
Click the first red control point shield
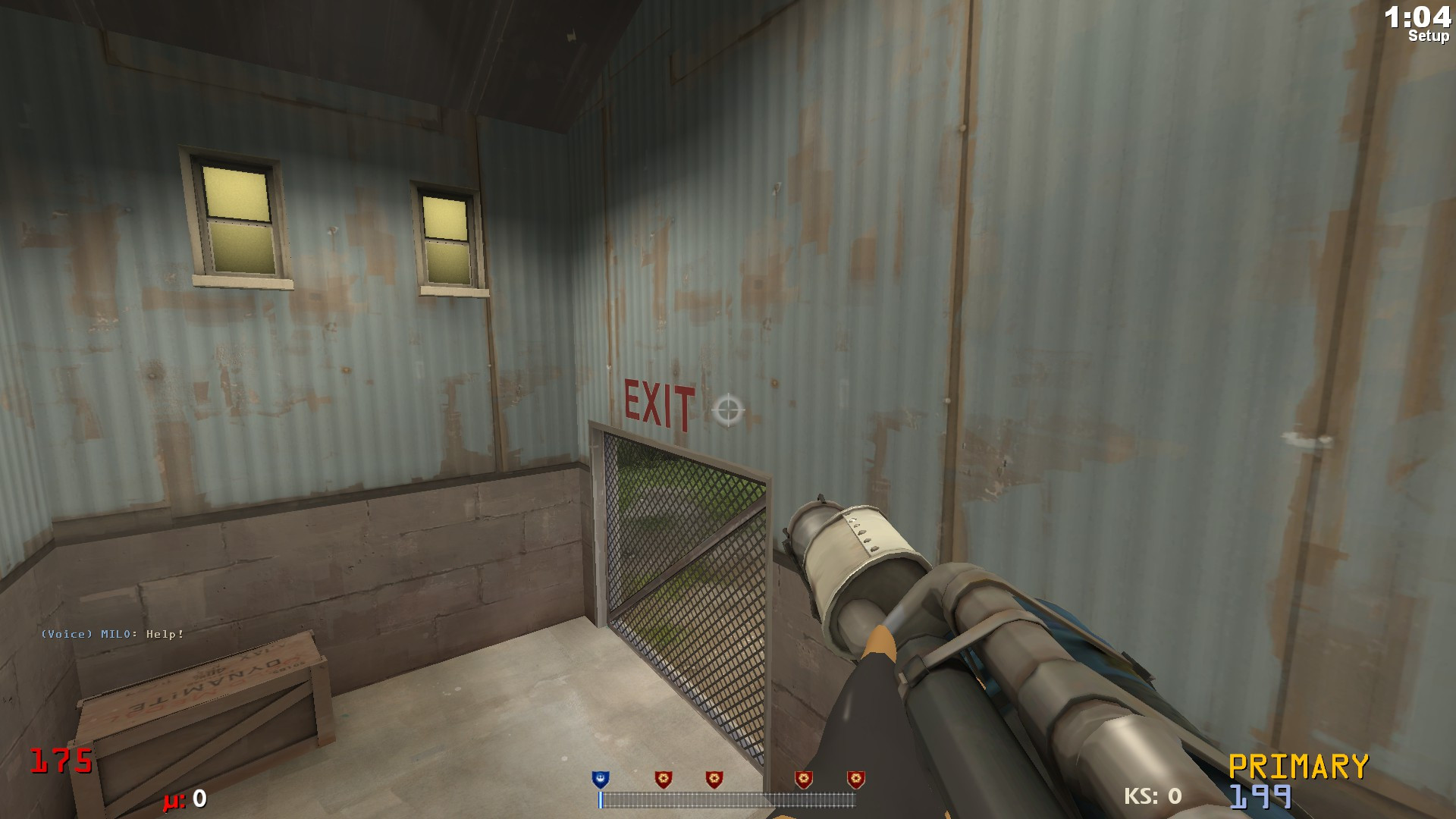click(665, 778)
